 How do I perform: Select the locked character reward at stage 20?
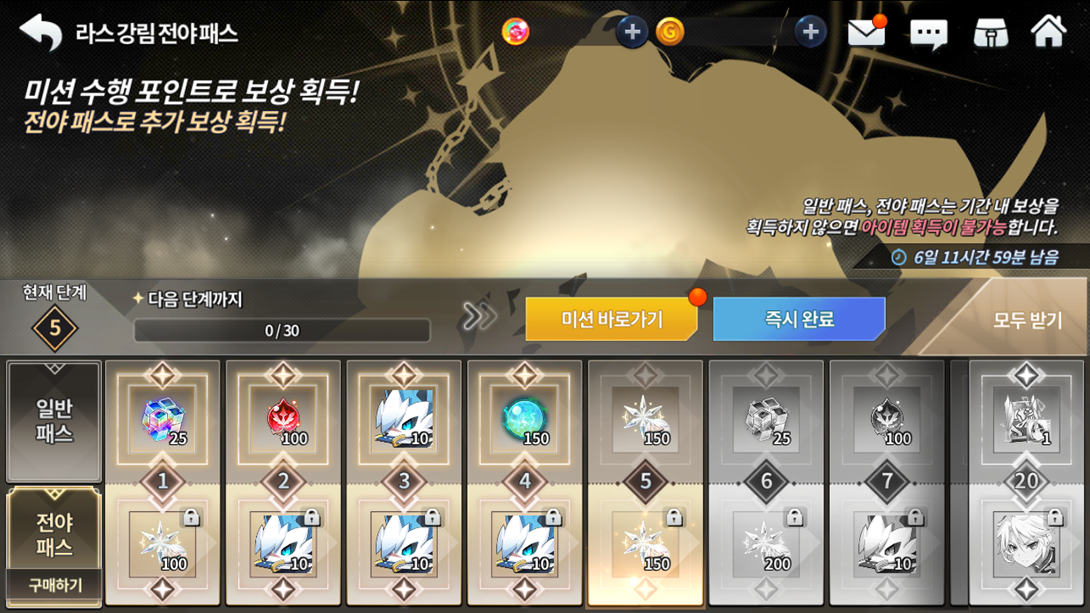point(1026,545)
